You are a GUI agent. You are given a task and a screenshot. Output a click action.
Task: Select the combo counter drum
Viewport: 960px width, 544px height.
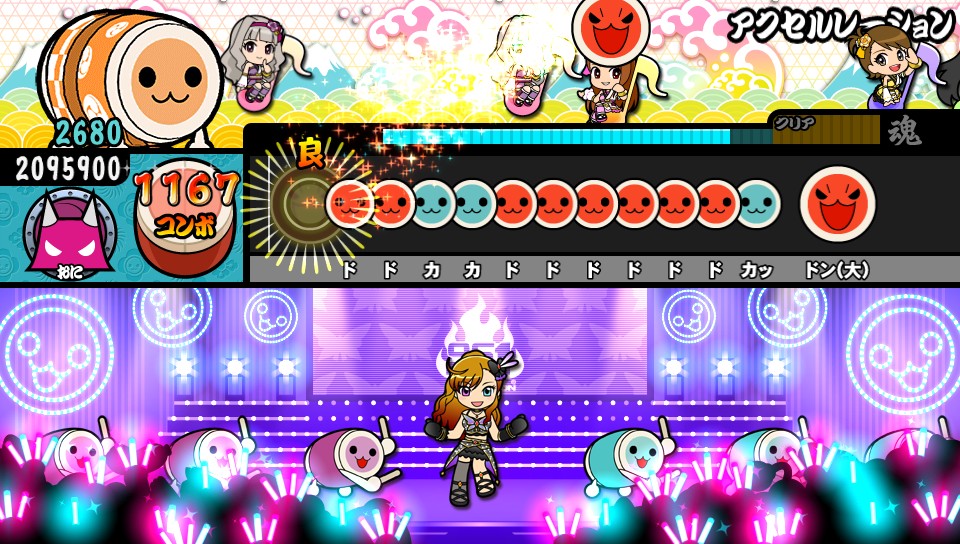[187, 215]
